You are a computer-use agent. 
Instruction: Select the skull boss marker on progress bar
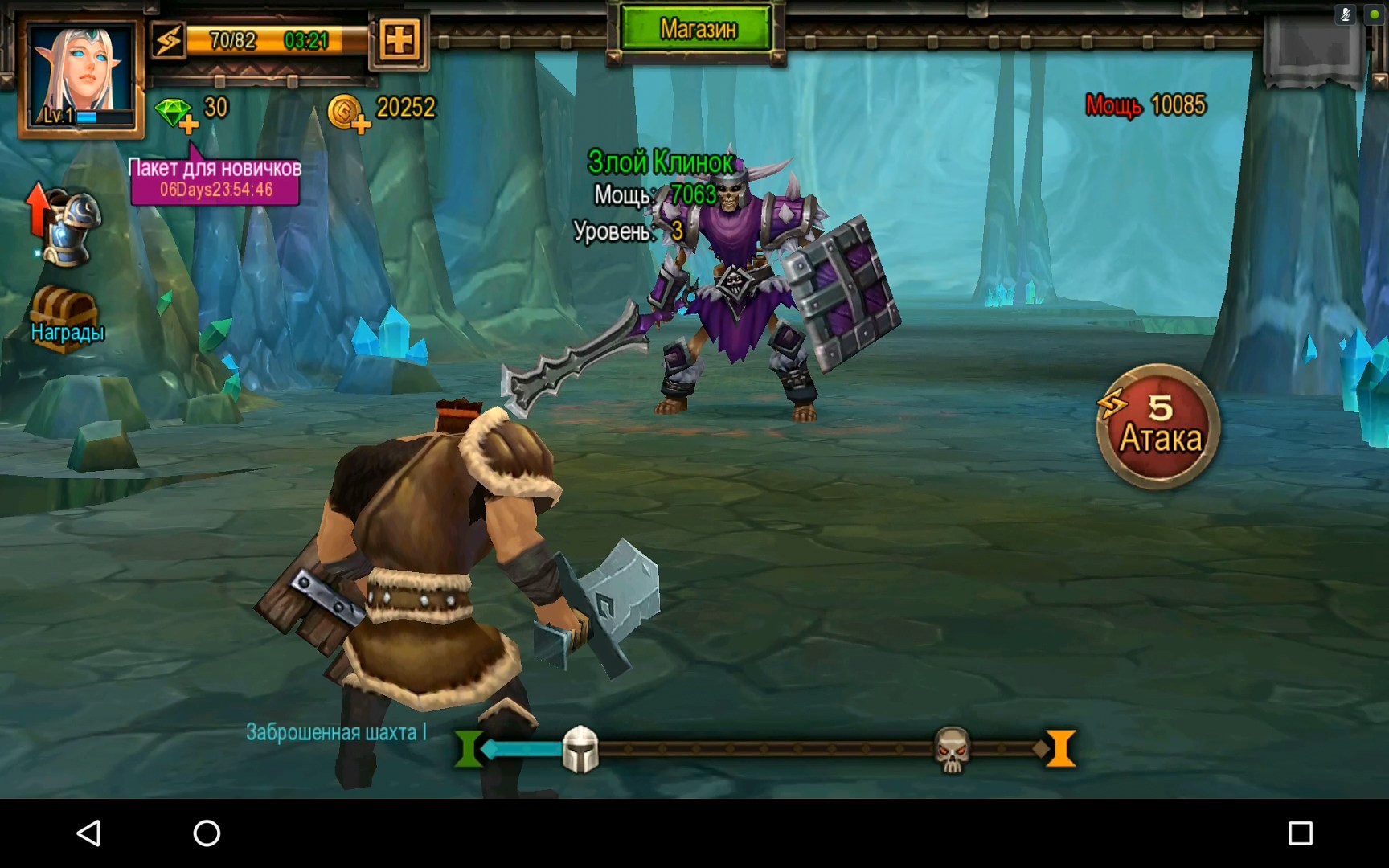point(952,749)
